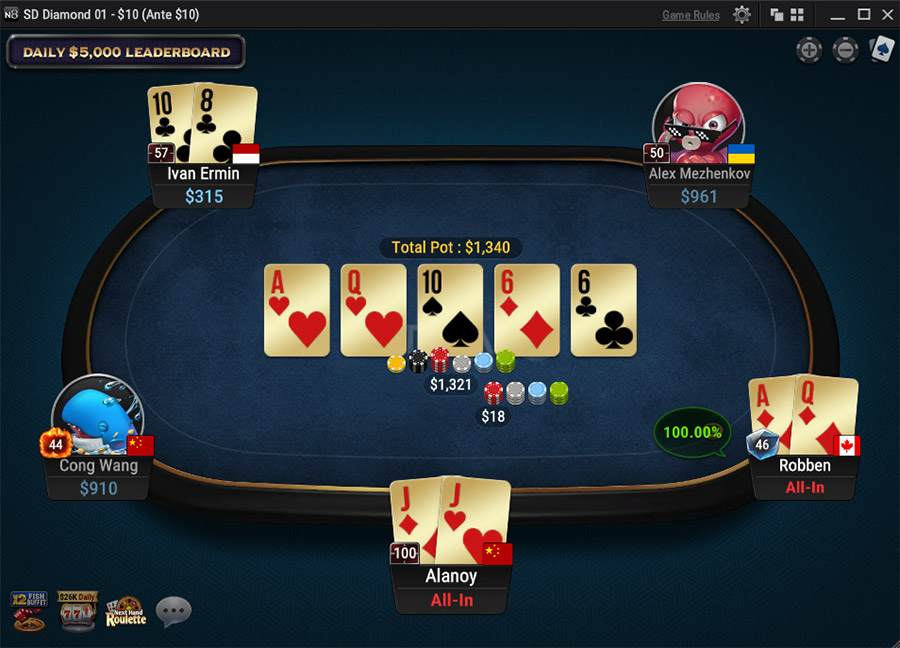The height and width of the screenshot is (648, 900).
Task: Open the spade cards icon
Action: (881, 49)
